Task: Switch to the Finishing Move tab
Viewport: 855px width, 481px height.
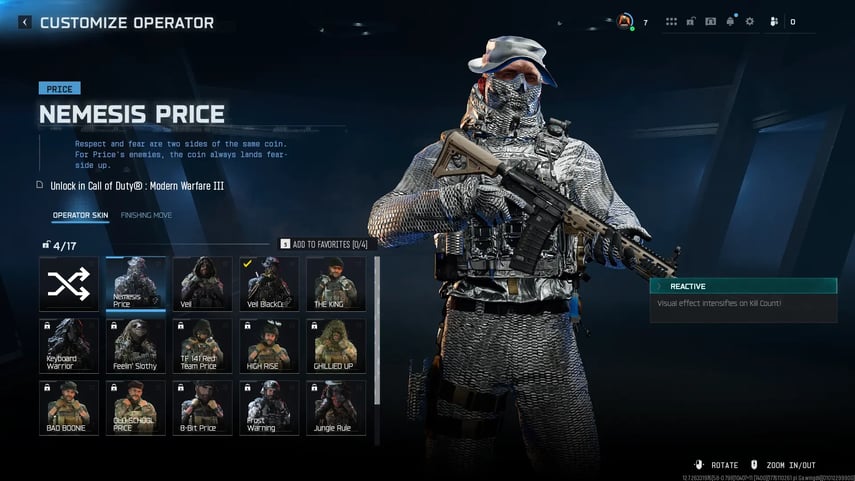Action: 146,215
